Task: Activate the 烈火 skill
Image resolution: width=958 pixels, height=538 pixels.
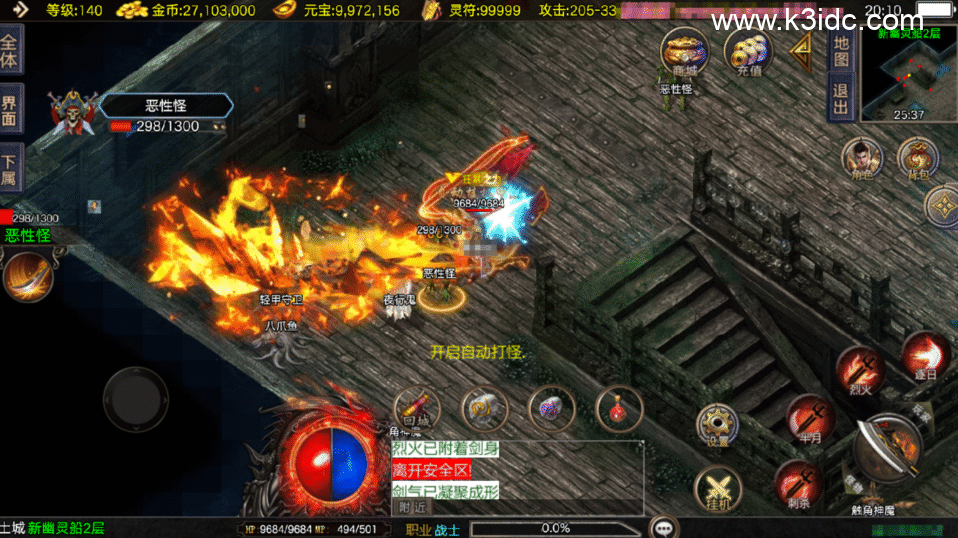Action: click(x=859, y=369)
